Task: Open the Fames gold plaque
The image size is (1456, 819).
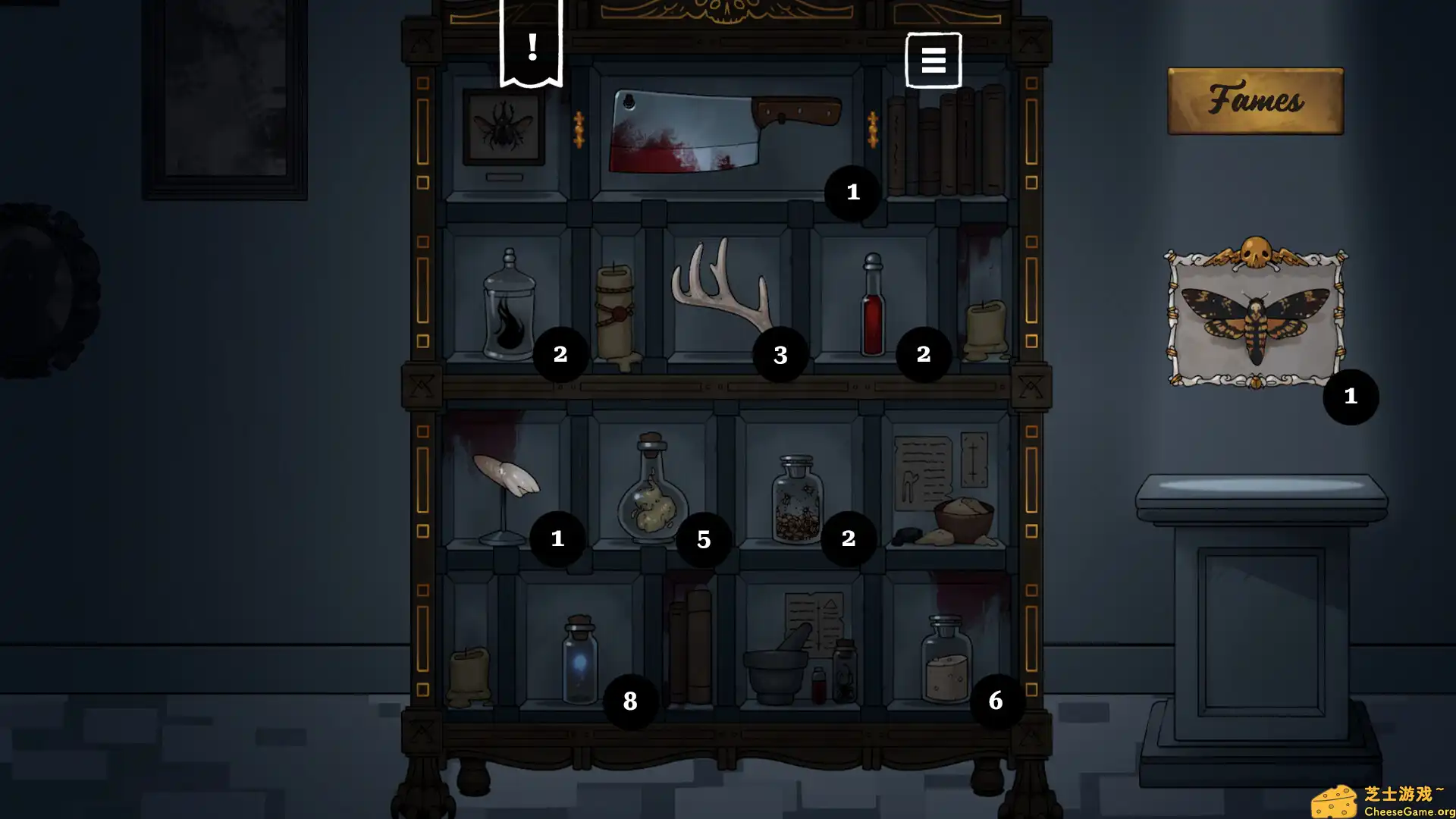Action: coord(1255,100)
